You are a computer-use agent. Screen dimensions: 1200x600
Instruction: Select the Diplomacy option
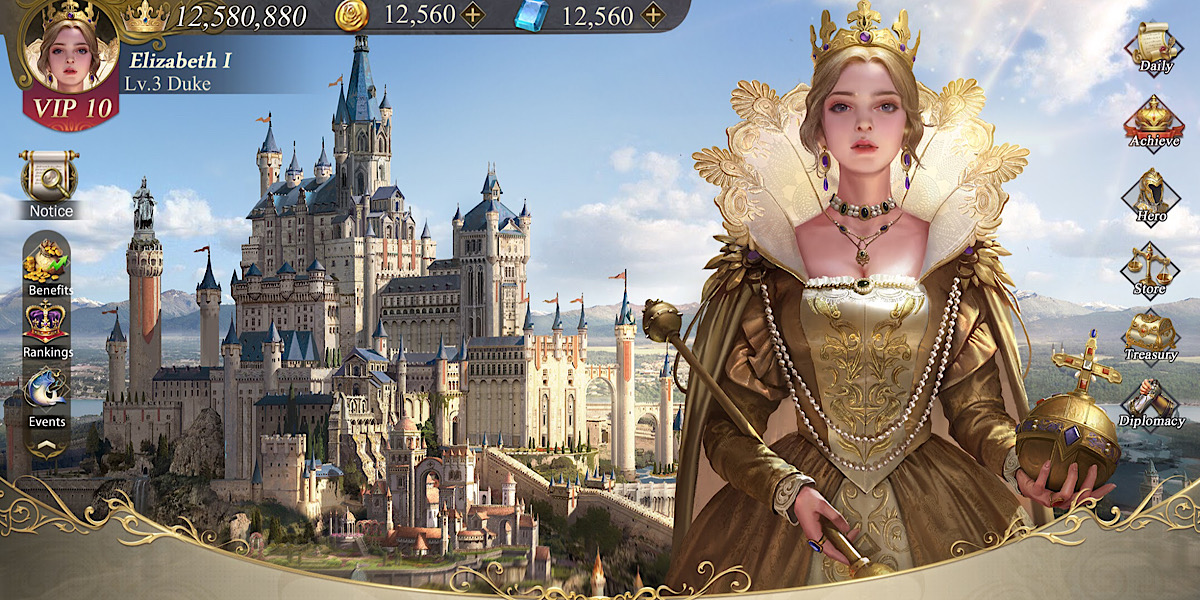(x=1151, y=402)
